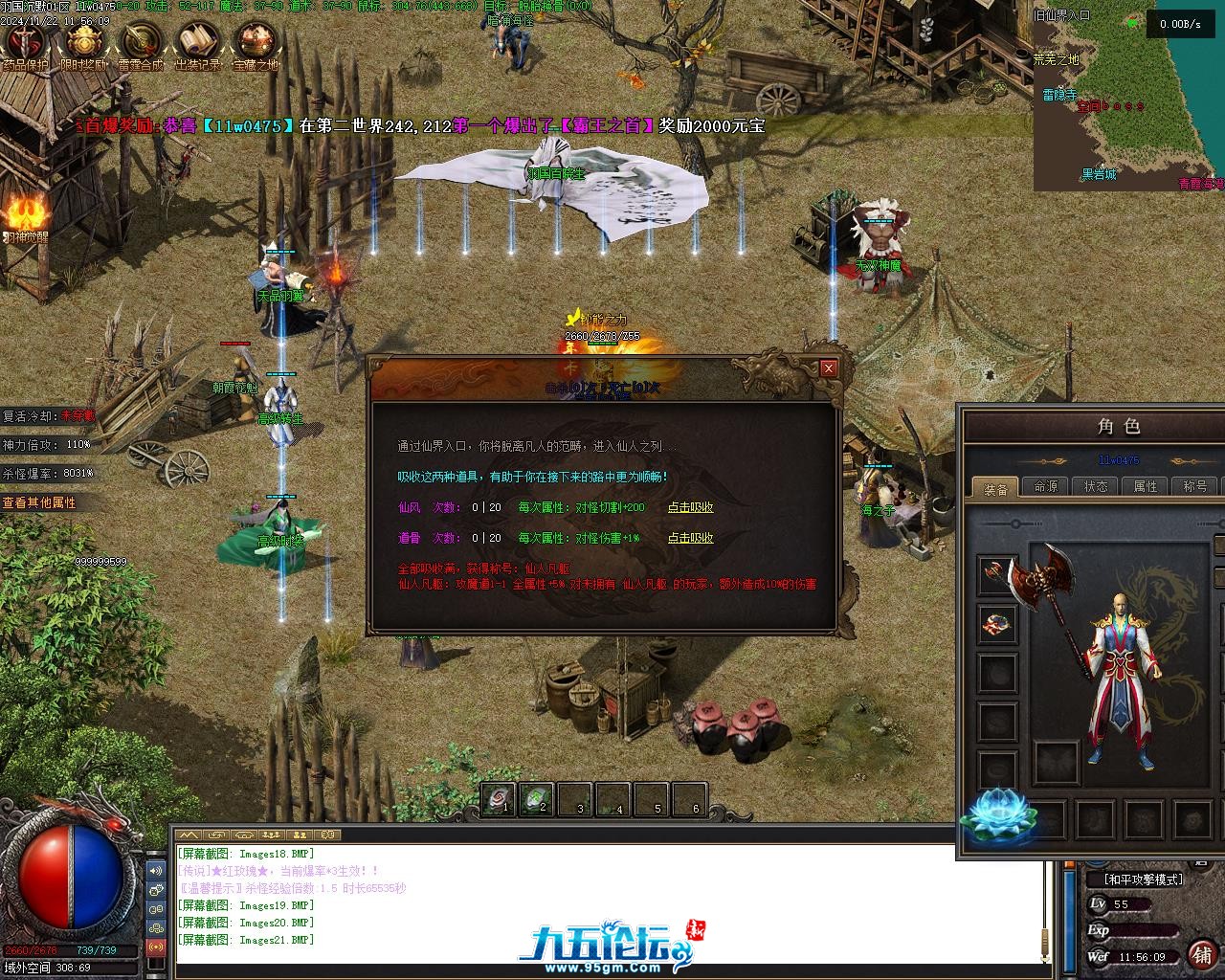
Task: Click the 羽神觉醒 flaming icon
Action: tap(24, 212)
